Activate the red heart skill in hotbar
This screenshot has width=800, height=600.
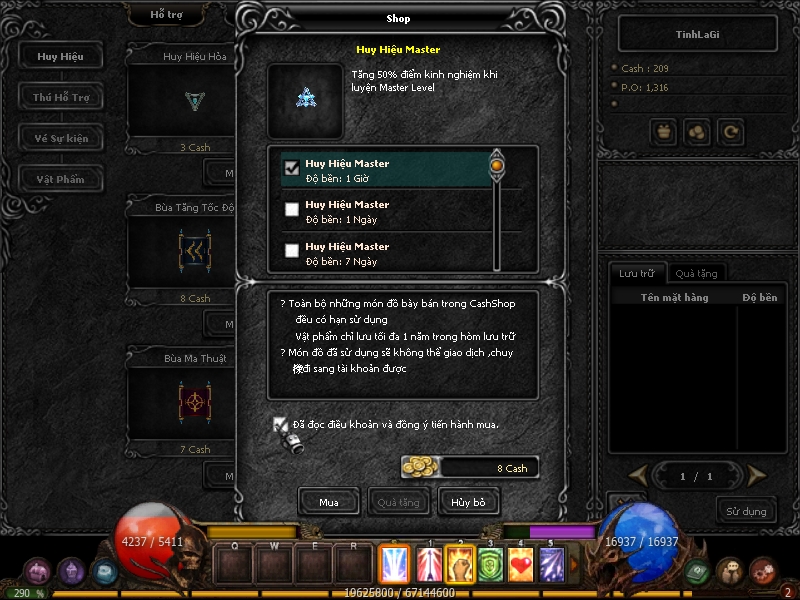522,565
